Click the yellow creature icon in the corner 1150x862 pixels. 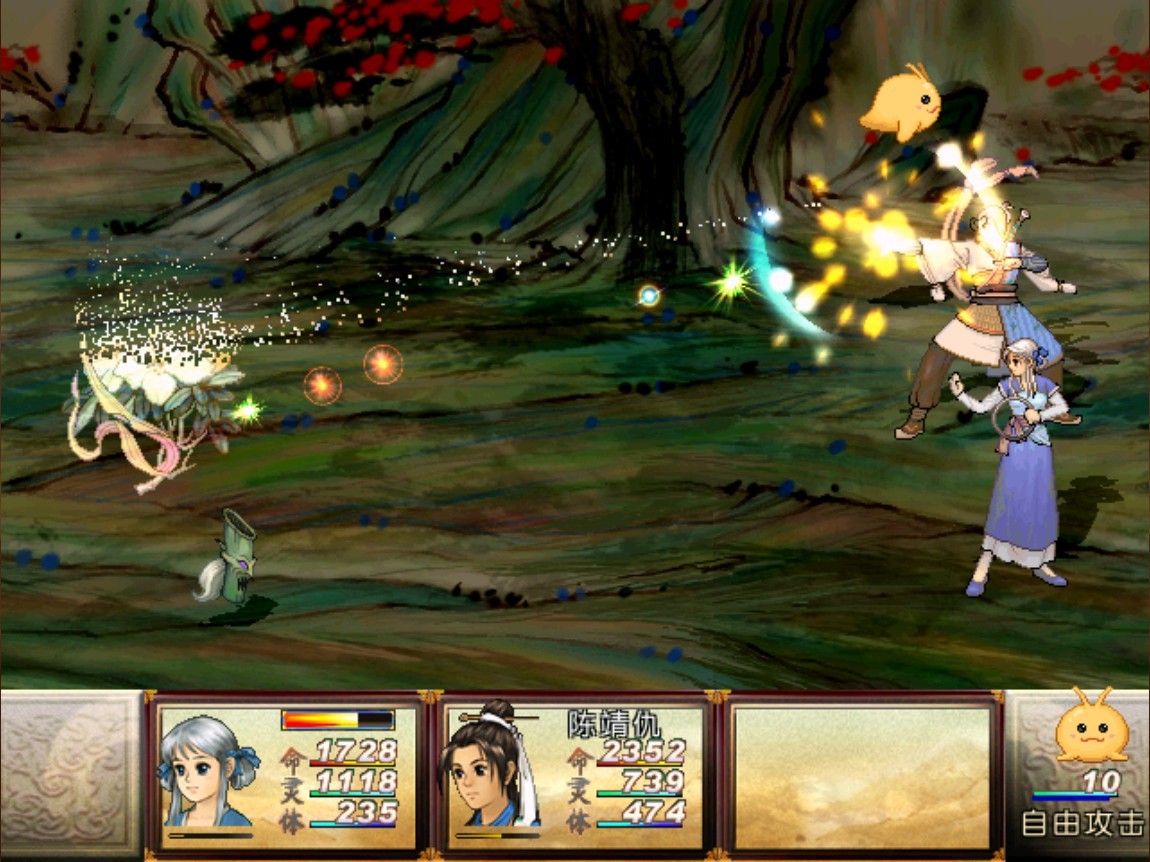pos(1091,727)
